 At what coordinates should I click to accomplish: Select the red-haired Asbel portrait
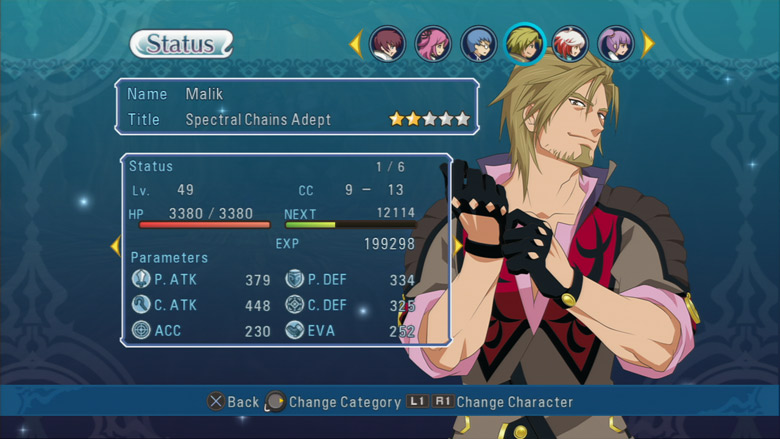point(387,44)
